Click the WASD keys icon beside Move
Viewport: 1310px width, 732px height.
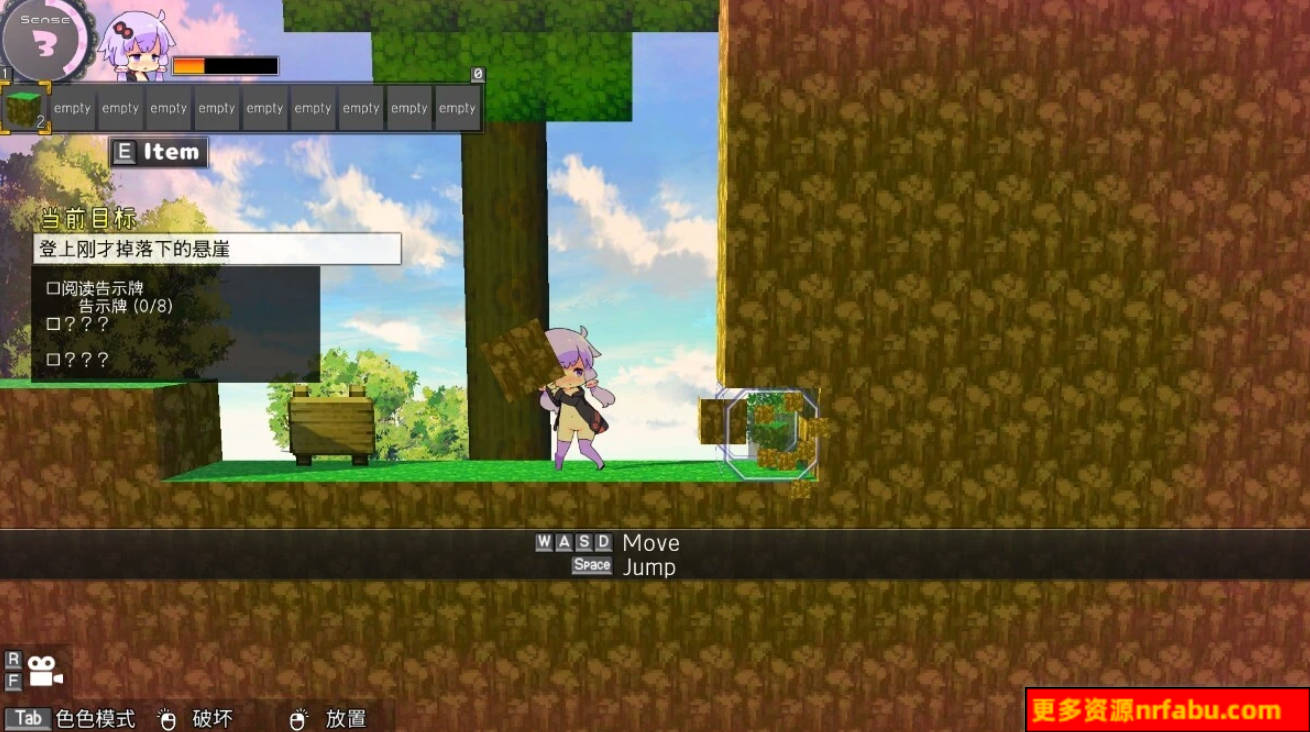click(x=576, y=542)
